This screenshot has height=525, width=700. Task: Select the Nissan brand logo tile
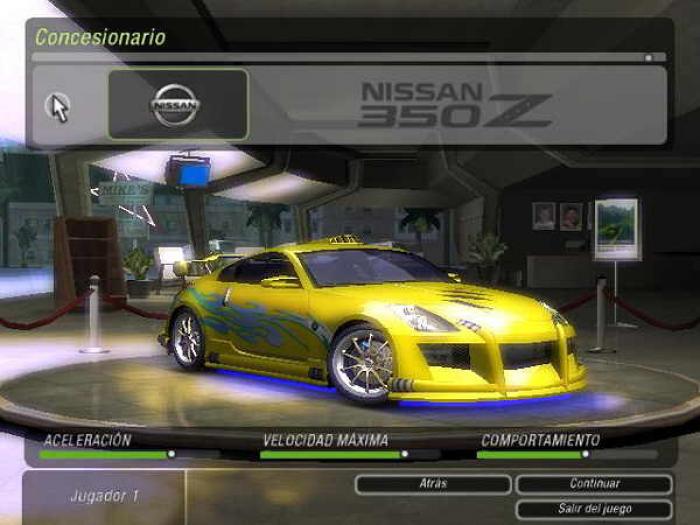point(177,104)
